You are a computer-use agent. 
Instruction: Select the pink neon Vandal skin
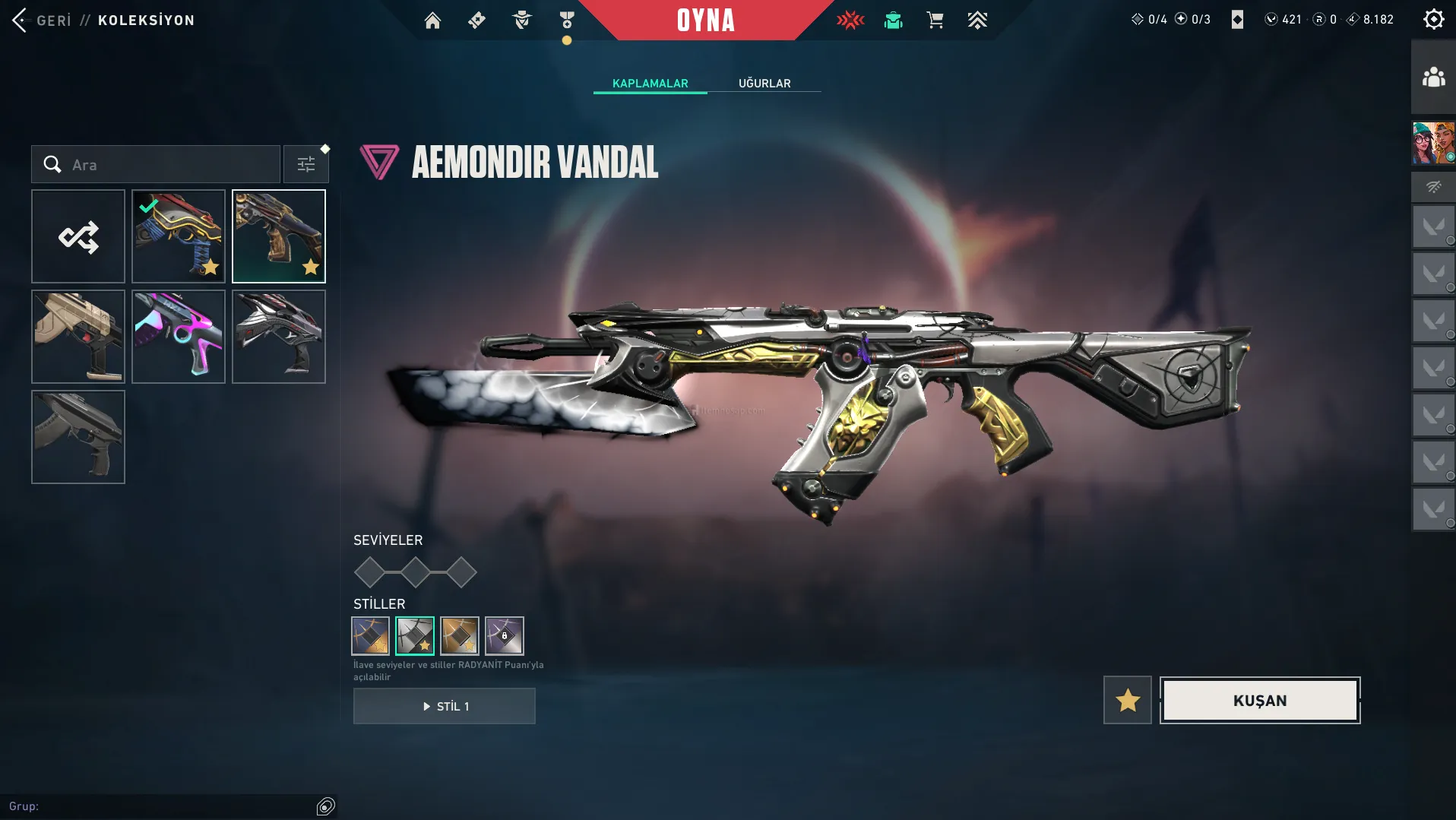(x=179, y=337)
